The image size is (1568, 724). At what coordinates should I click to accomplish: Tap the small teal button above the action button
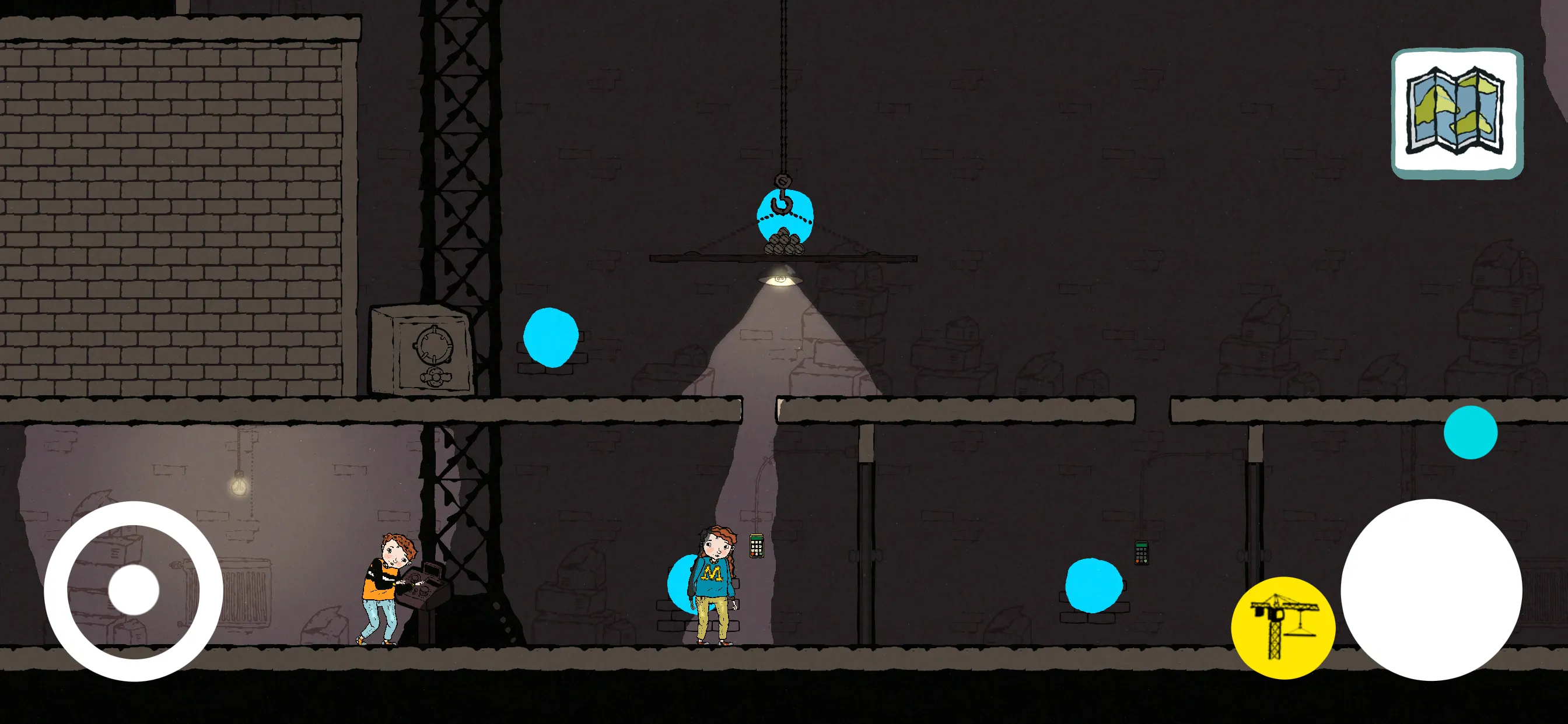(1470, 432)
